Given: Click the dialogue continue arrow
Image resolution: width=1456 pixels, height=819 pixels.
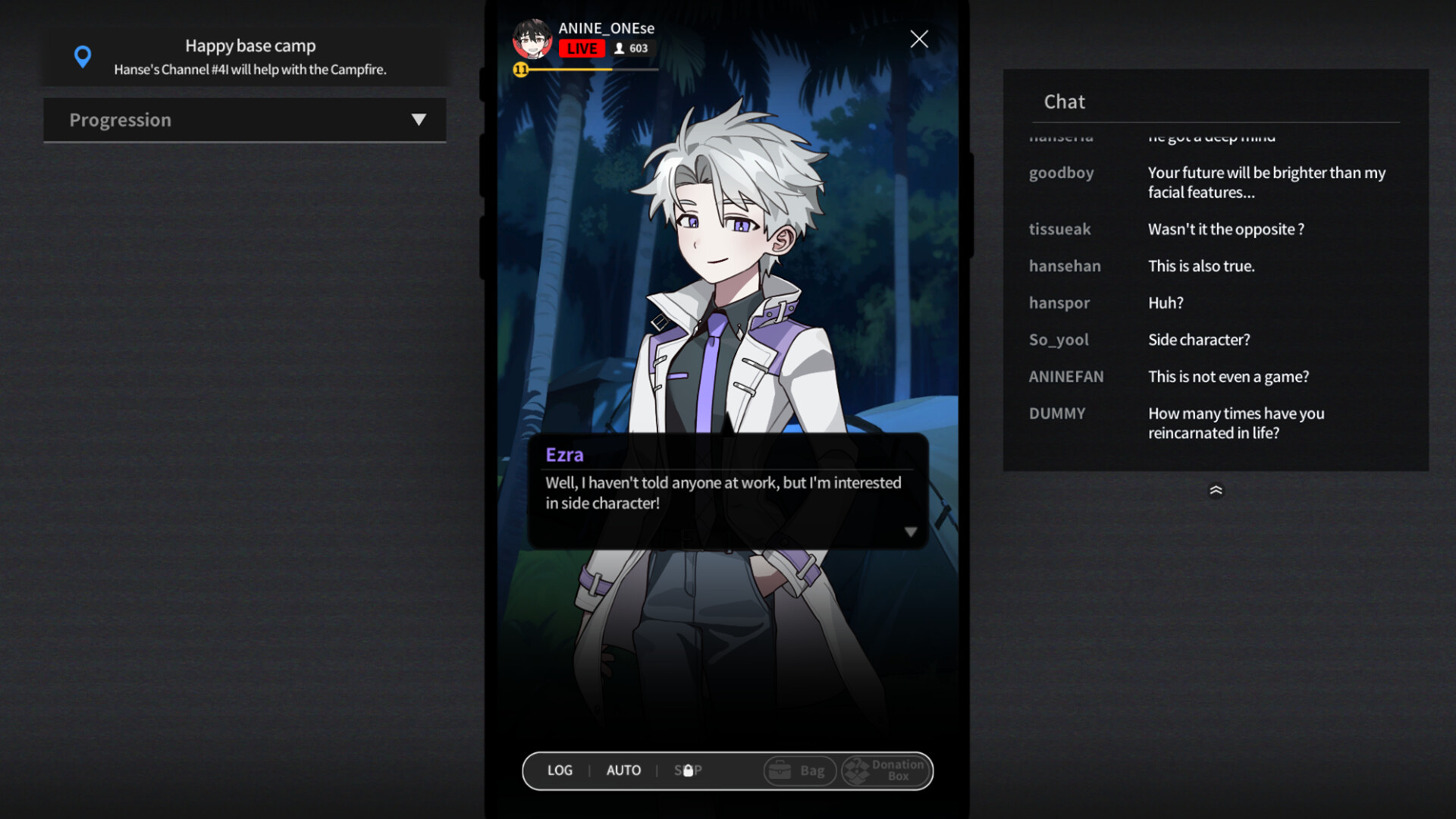Looking at the screenshot, I should point(911,531).
